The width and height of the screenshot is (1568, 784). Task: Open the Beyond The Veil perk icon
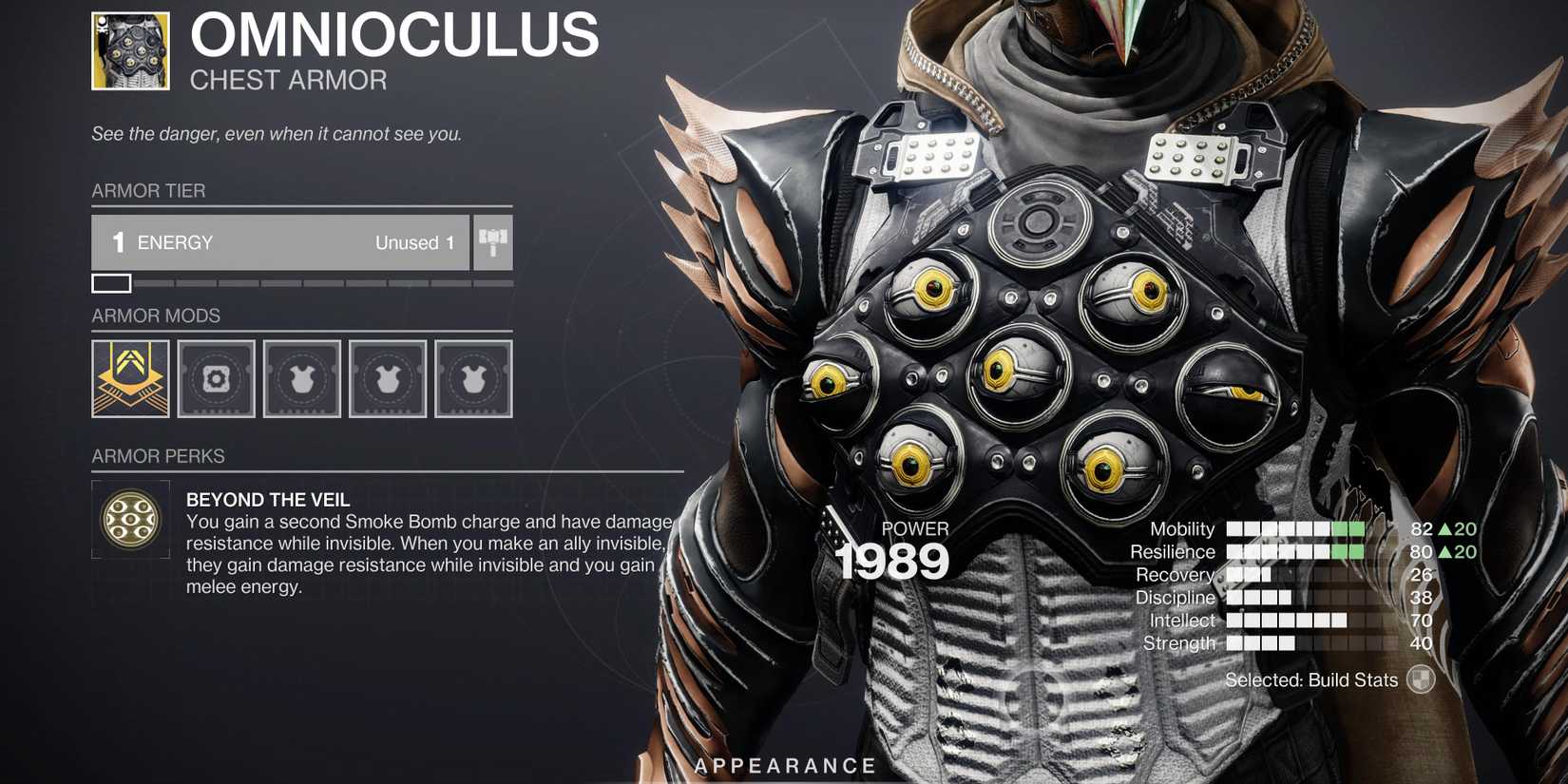[x=130, y=518]
